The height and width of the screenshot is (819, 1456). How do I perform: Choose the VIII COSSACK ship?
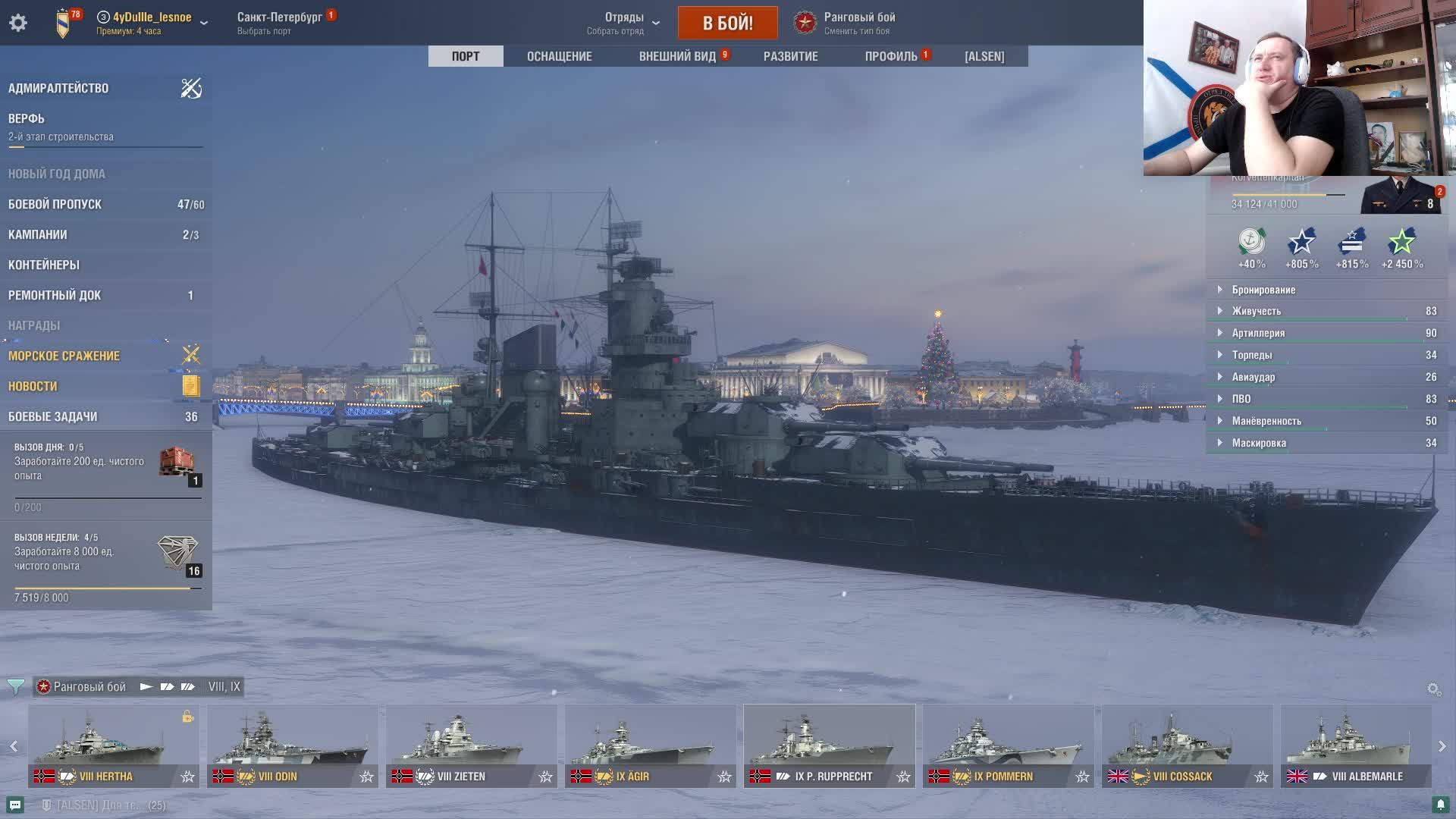point(1187,745)
